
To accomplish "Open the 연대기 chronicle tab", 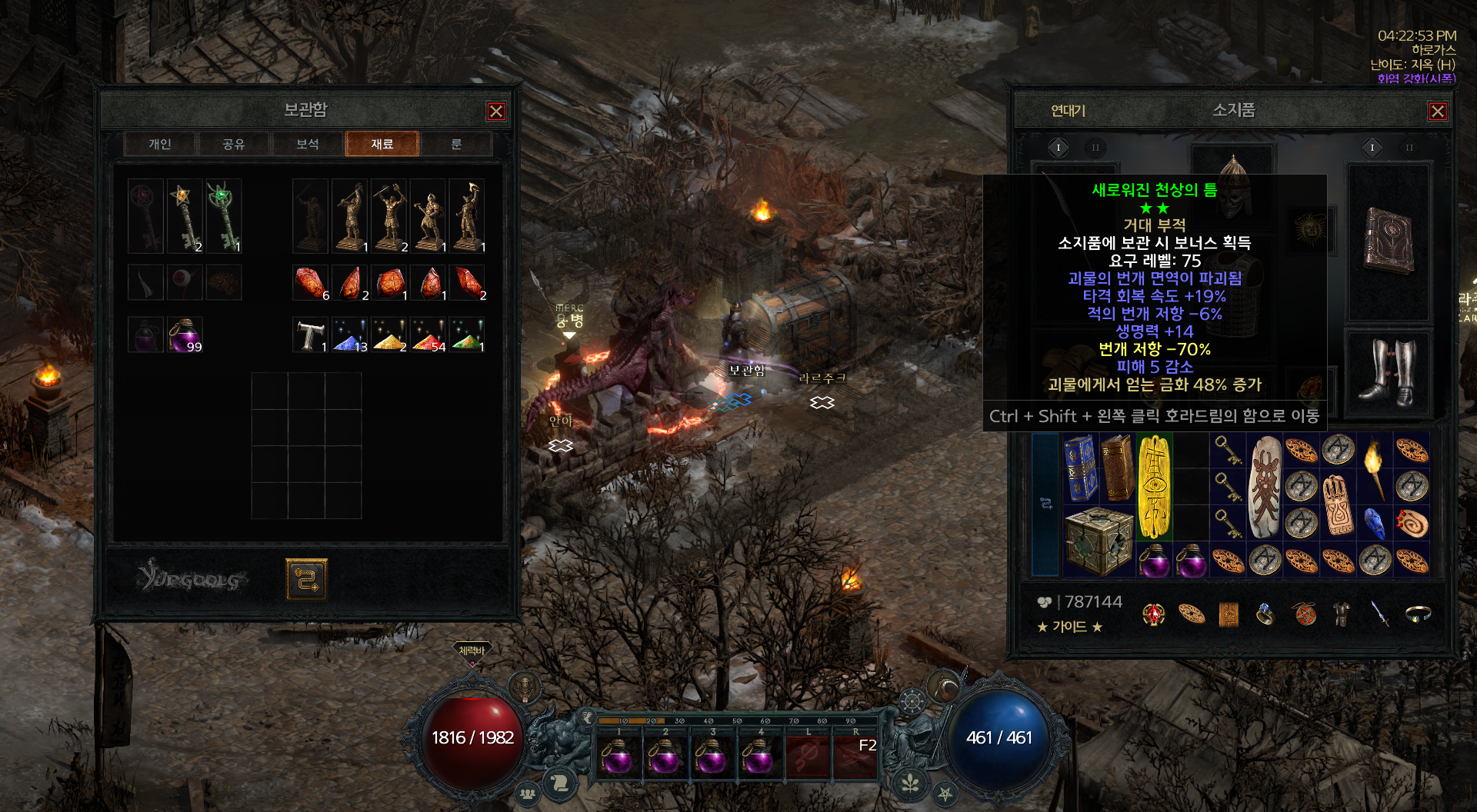I will 1068,111.
